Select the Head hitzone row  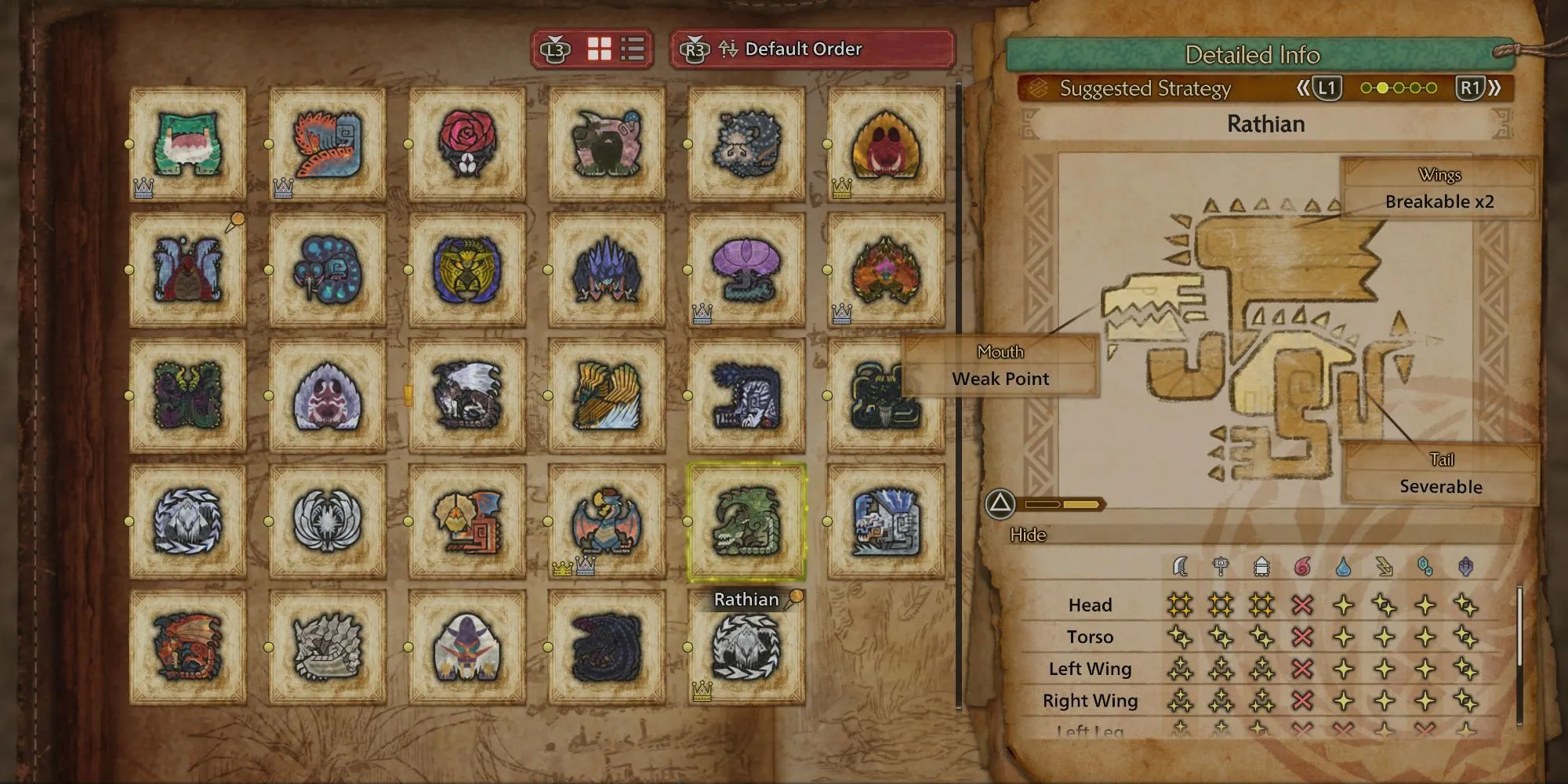click(x=1090, y=604)
